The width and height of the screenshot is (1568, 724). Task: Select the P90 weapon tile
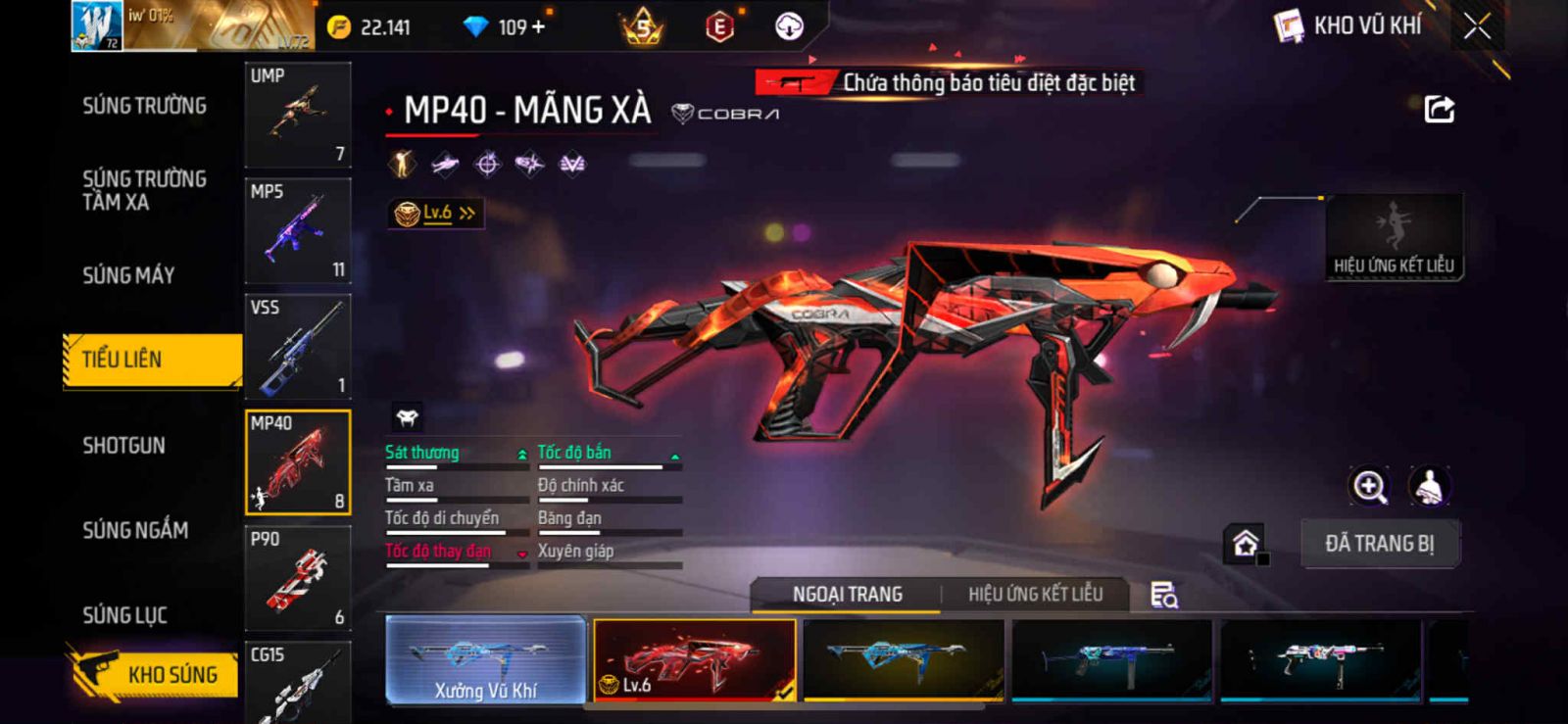(x=298, y=578)
